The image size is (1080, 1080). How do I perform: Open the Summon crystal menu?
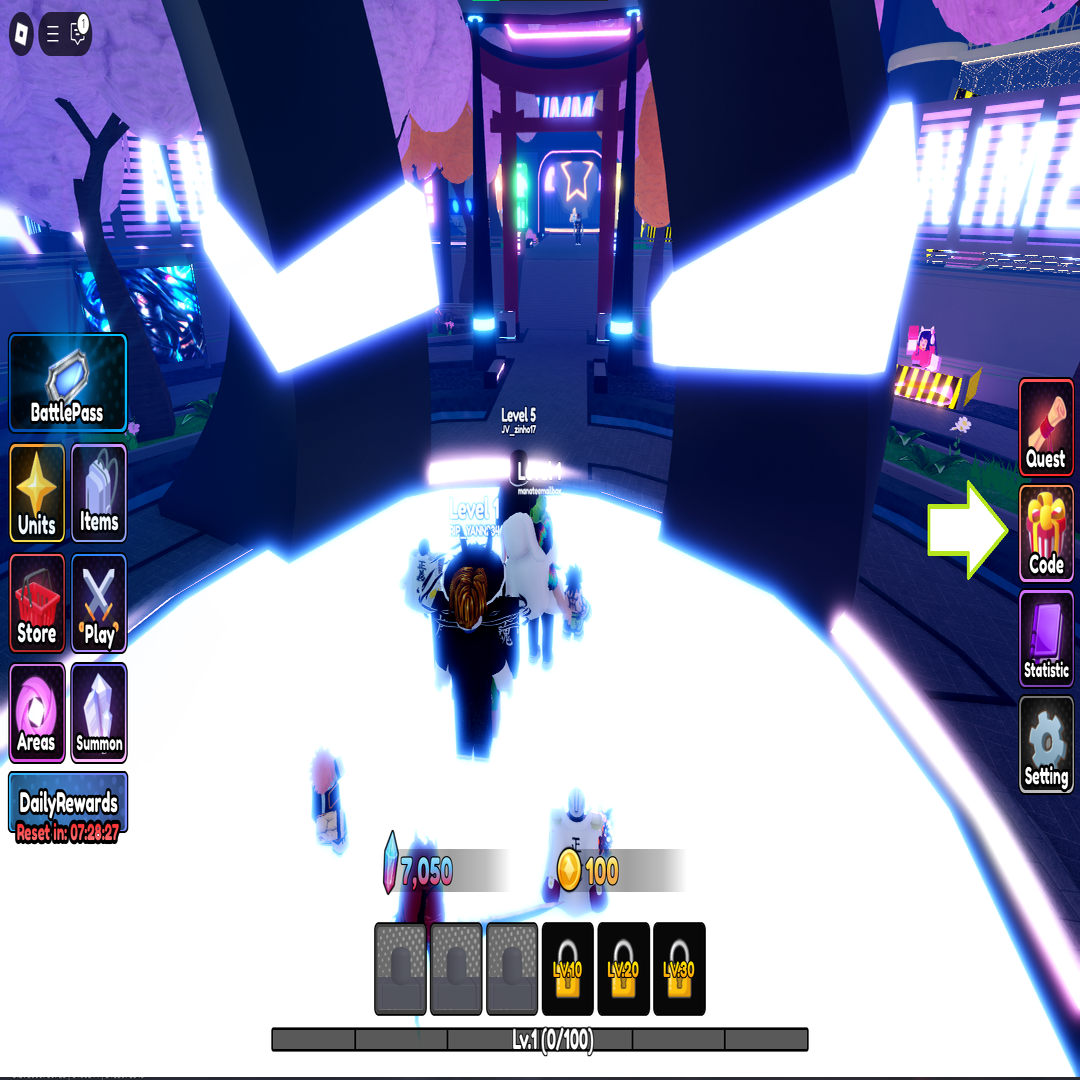pyautogui.click(x=99, y=712)
